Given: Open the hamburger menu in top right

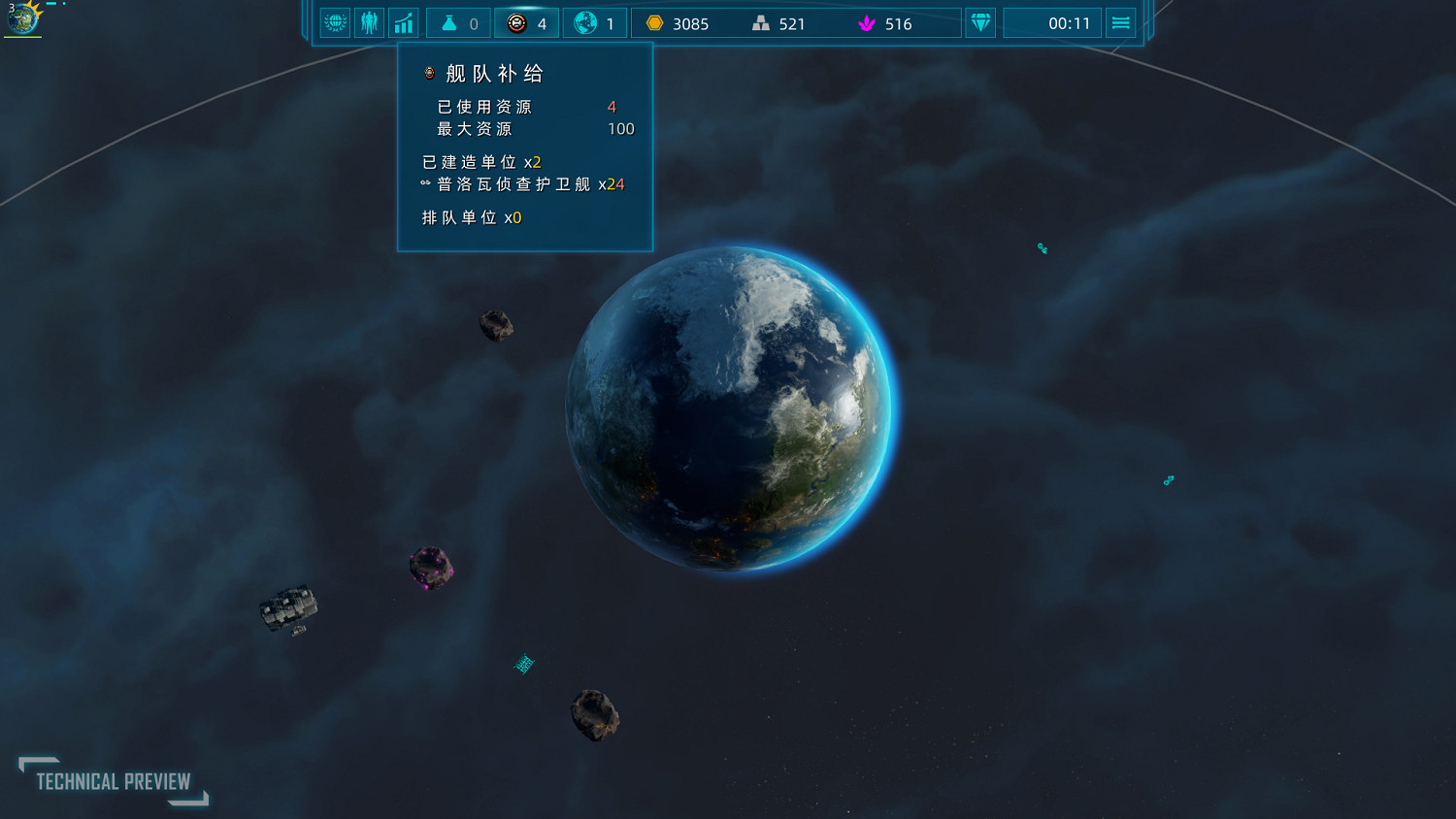Looking at the screenshot, I should pos(1120,22).
